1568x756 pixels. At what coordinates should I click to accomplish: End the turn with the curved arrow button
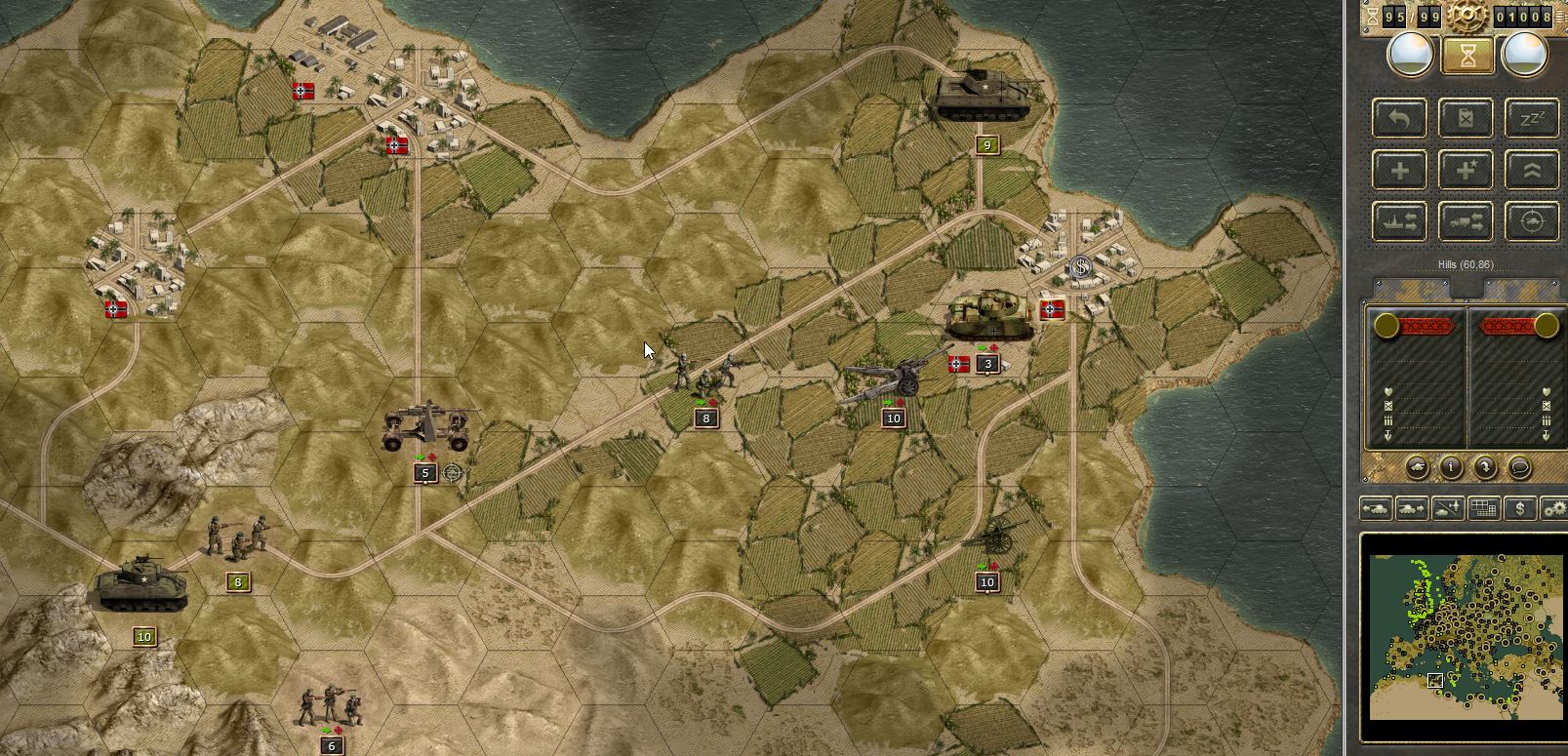(1485, 468)
